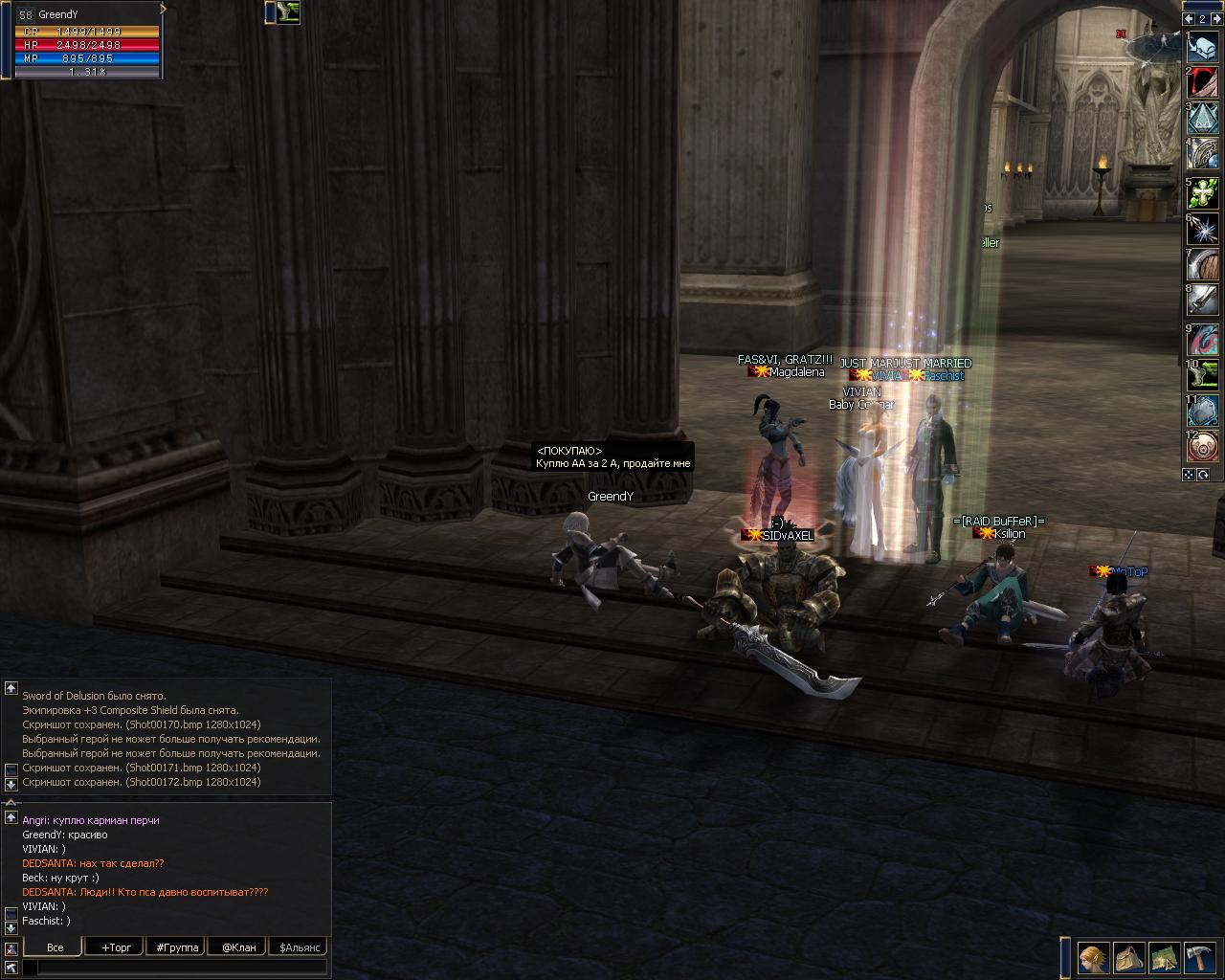Image resolution: width=1225 pixels, height=980 pixels.
Task: Open the $Альянс alliance chat tab
Action: 298,947
